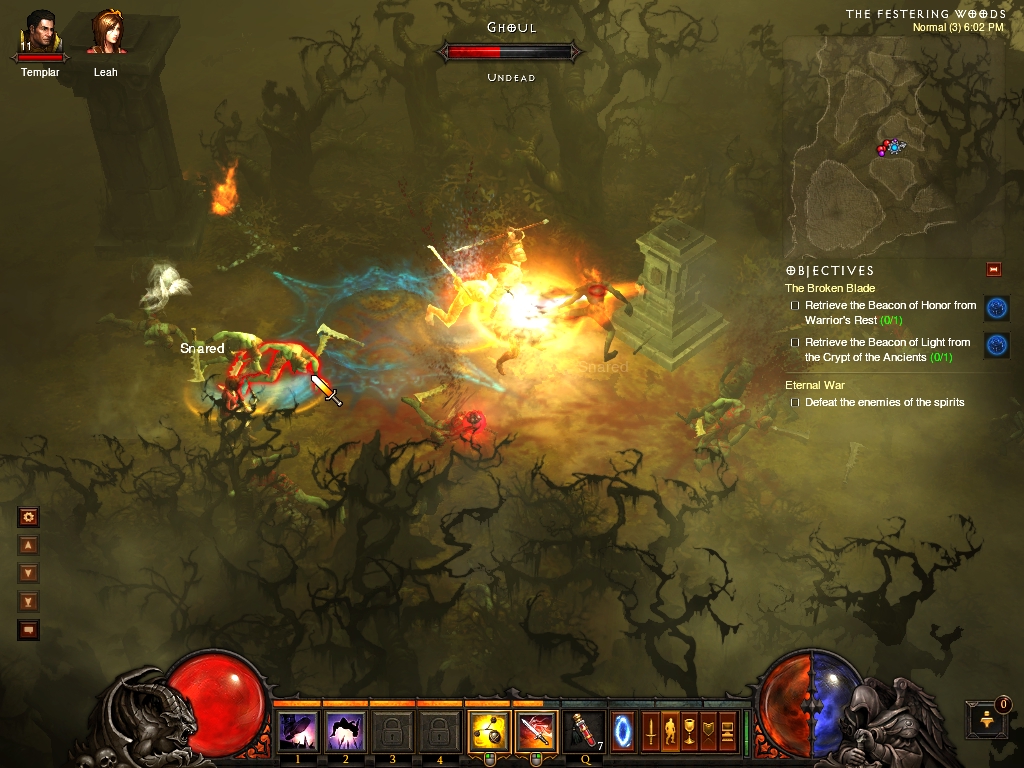Activate the leaping figure skill in slot 2
This screenshot has width=1024, height=768.
(345, 731)
